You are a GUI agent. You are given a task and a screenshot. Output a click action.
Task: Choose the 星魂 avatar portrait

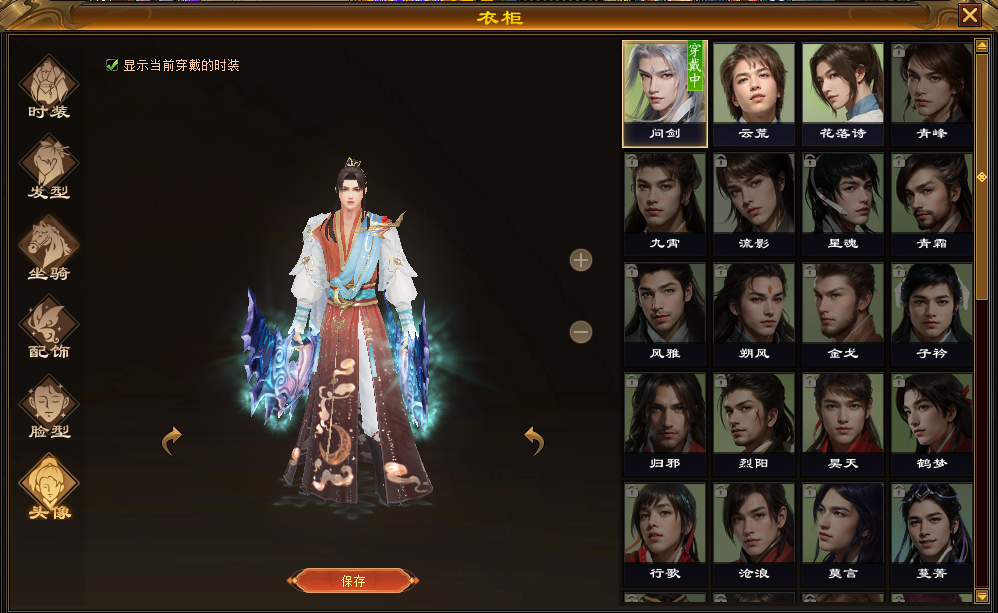click(843, 200)
